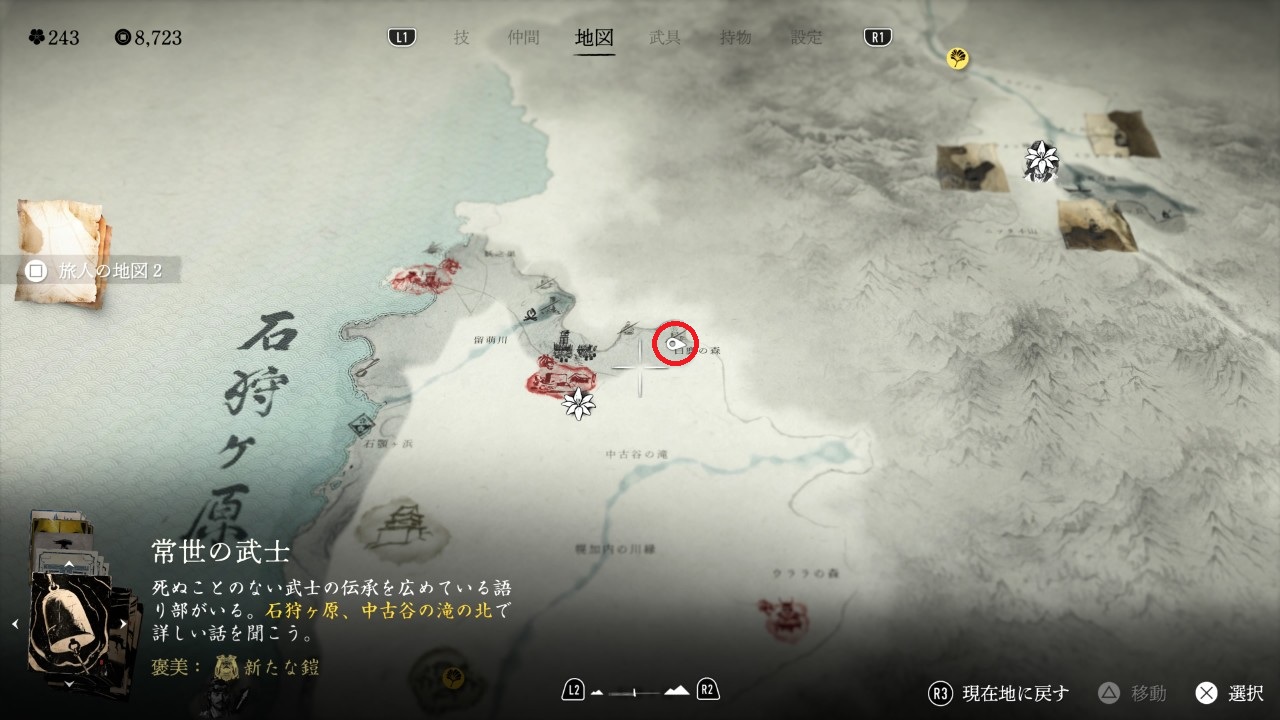Select the red-circled waypoint marker on the map

pyautogui.click(x=675, y=345)
